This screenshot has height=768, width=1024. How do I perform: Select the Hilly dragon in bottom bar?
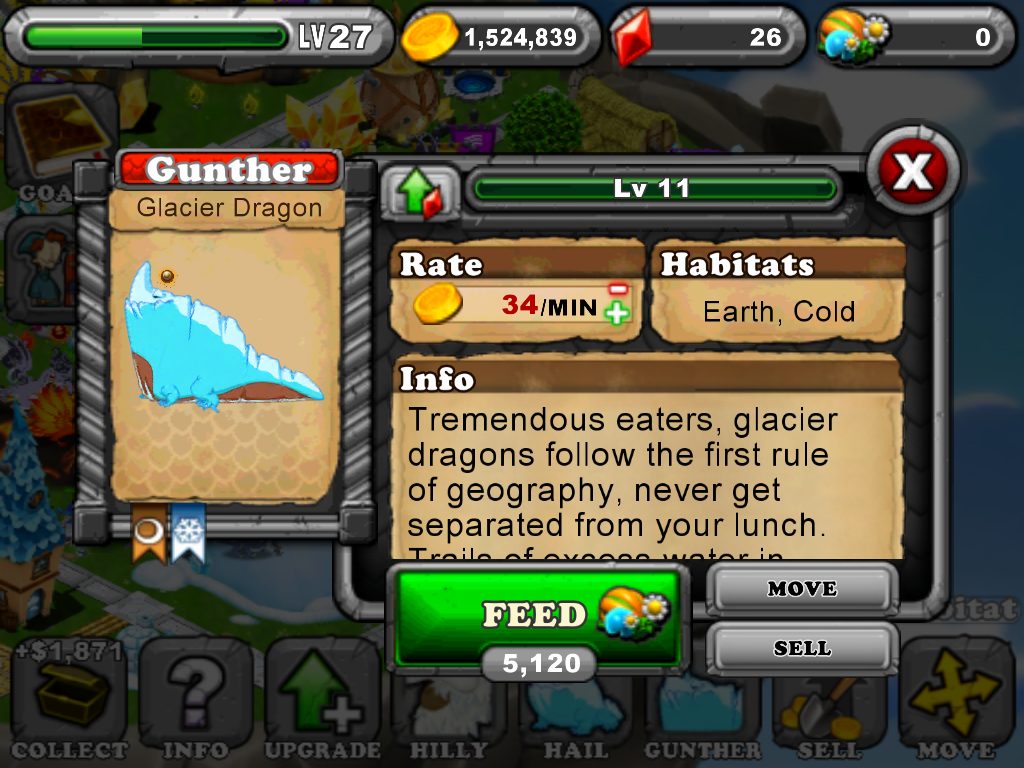tap(449, 705)
